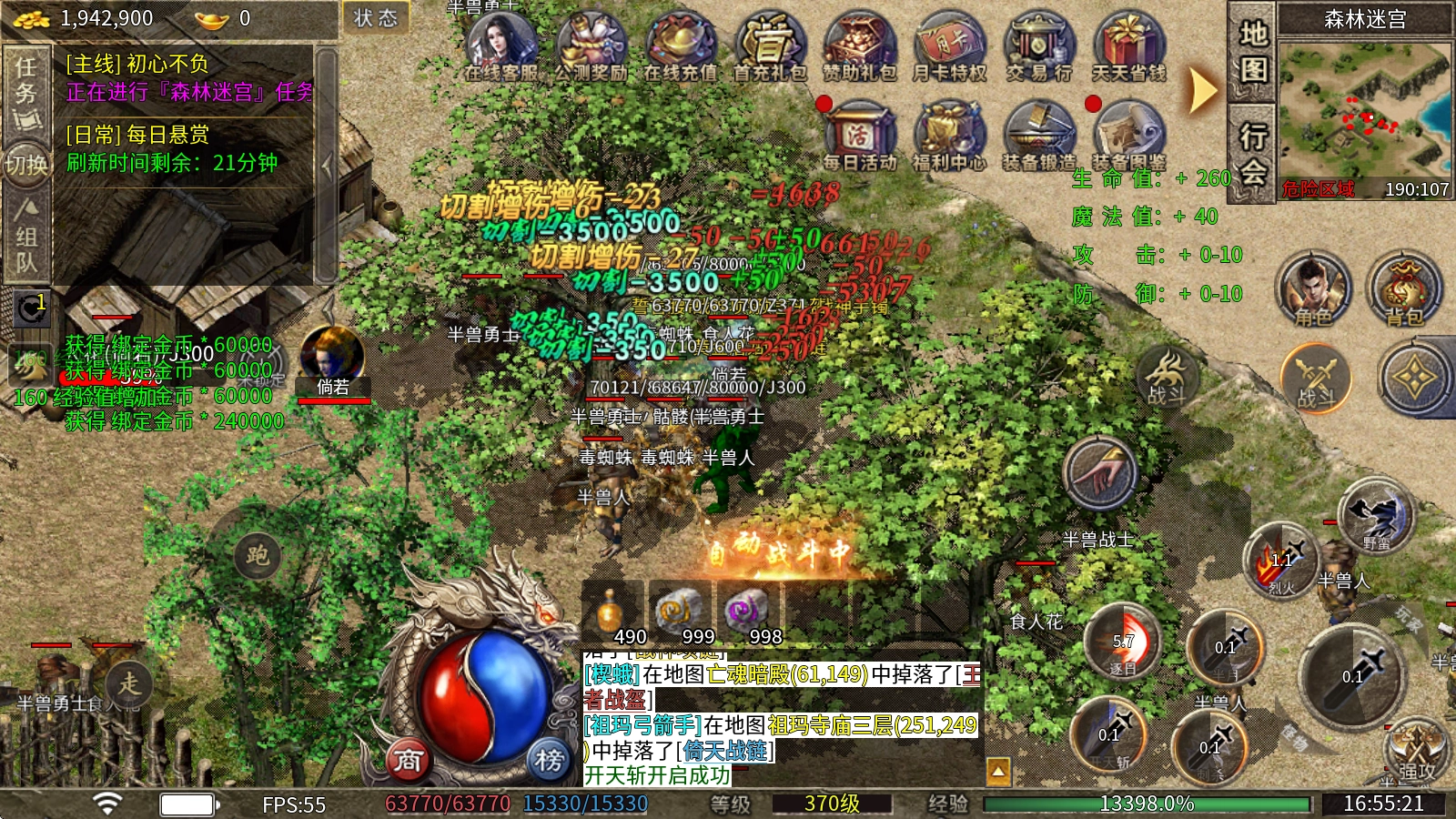Open the 背包 backpack
This screenshot has height=819, width=1456.
(x=1404, y=289)
